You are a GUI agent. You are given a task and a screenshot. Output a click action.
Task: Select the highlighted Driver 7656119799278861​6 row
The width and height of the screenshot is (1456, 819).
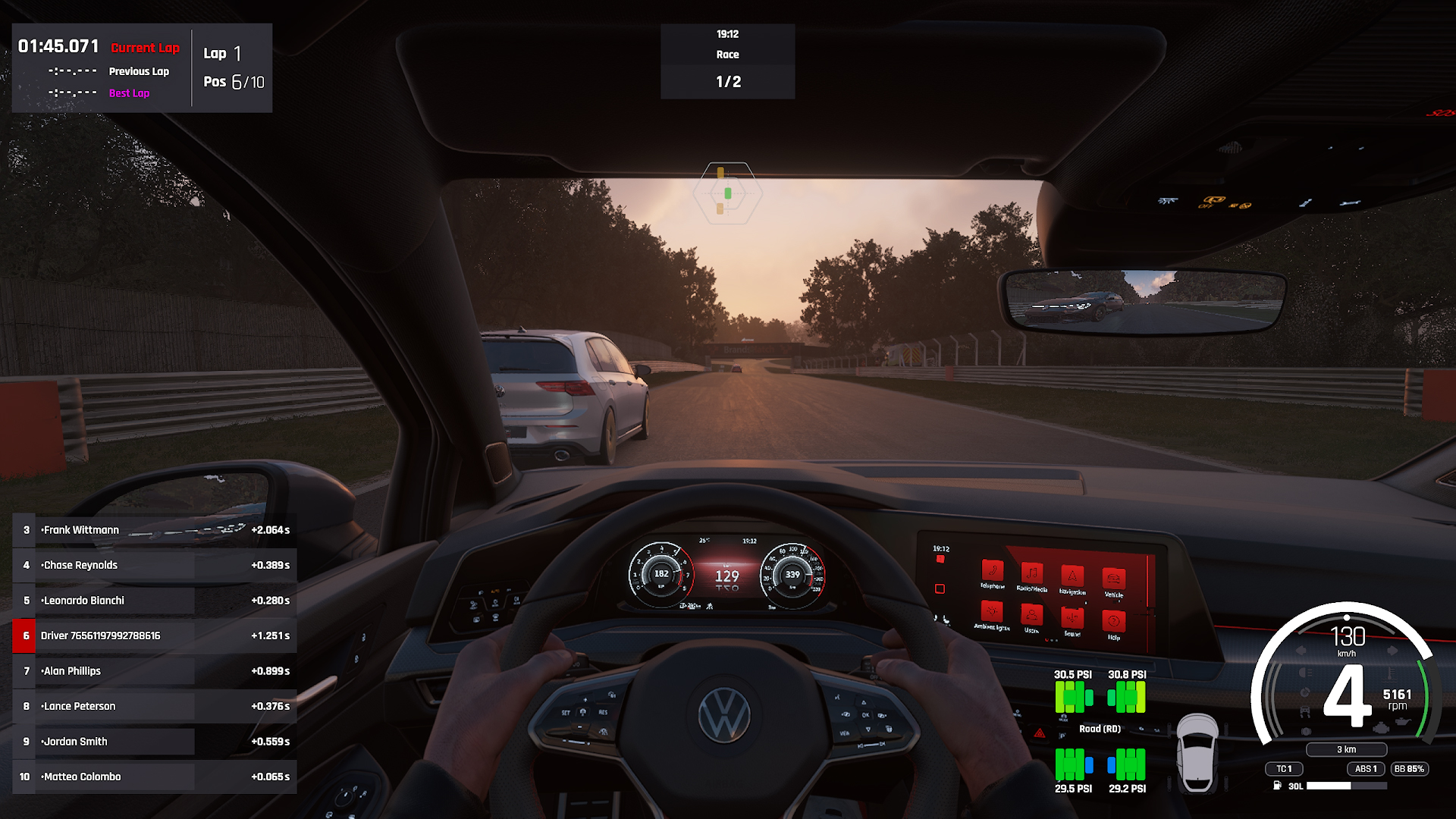(x=154, y=635)
